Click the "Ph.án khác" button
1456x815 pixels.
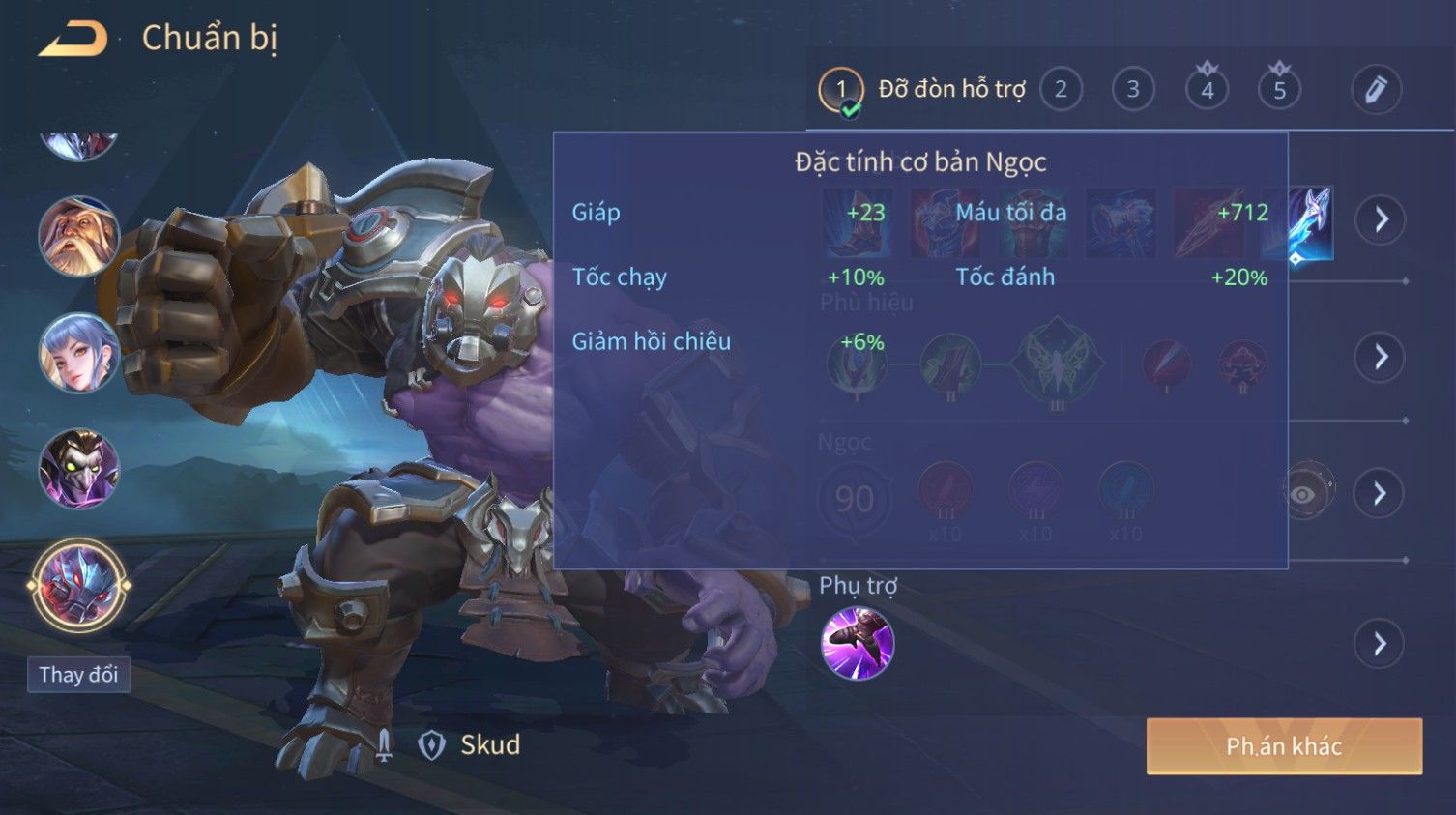point(1284,746)
